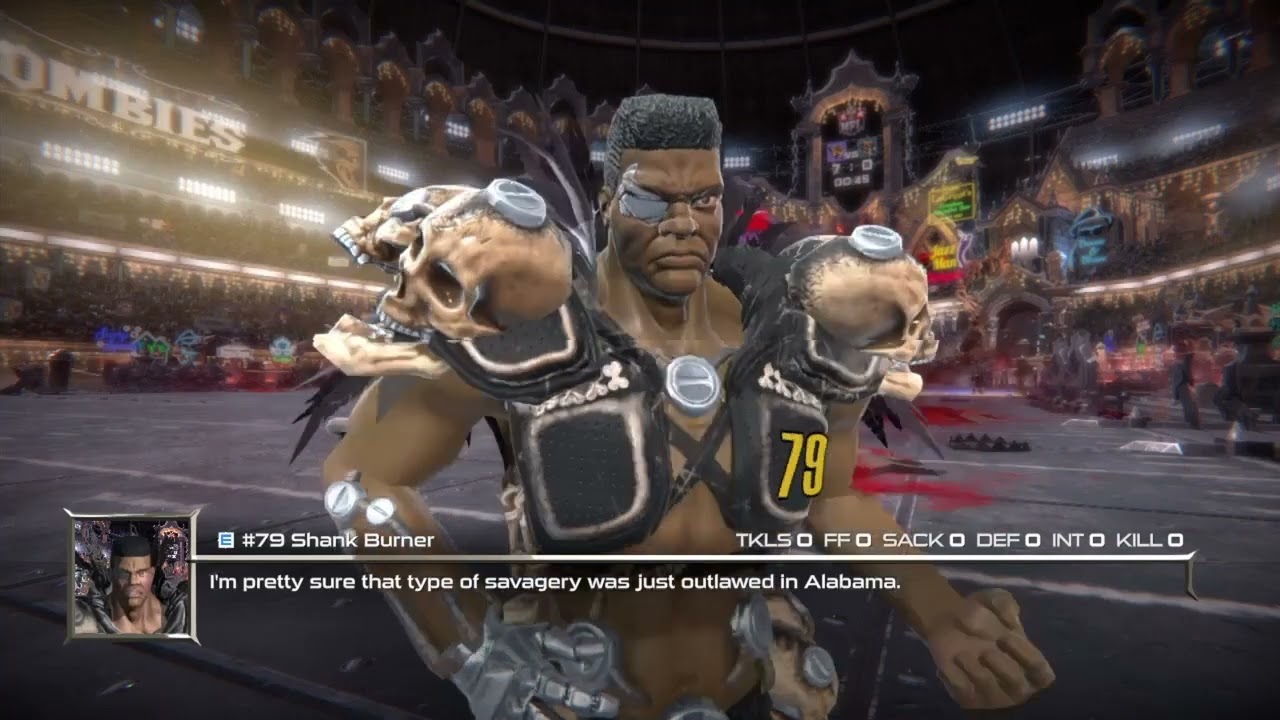Click Shank Burner's portrait thumbnail
This screenshot has width=1280, height=720.
131,577
